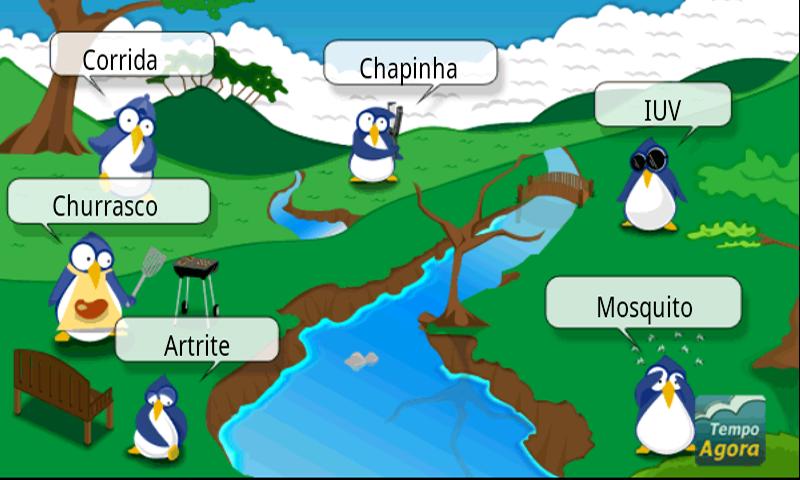This screenshot has width=800, height=480.
Task: Open the Artrite speech bubble
Action: (x=196, y=343)
